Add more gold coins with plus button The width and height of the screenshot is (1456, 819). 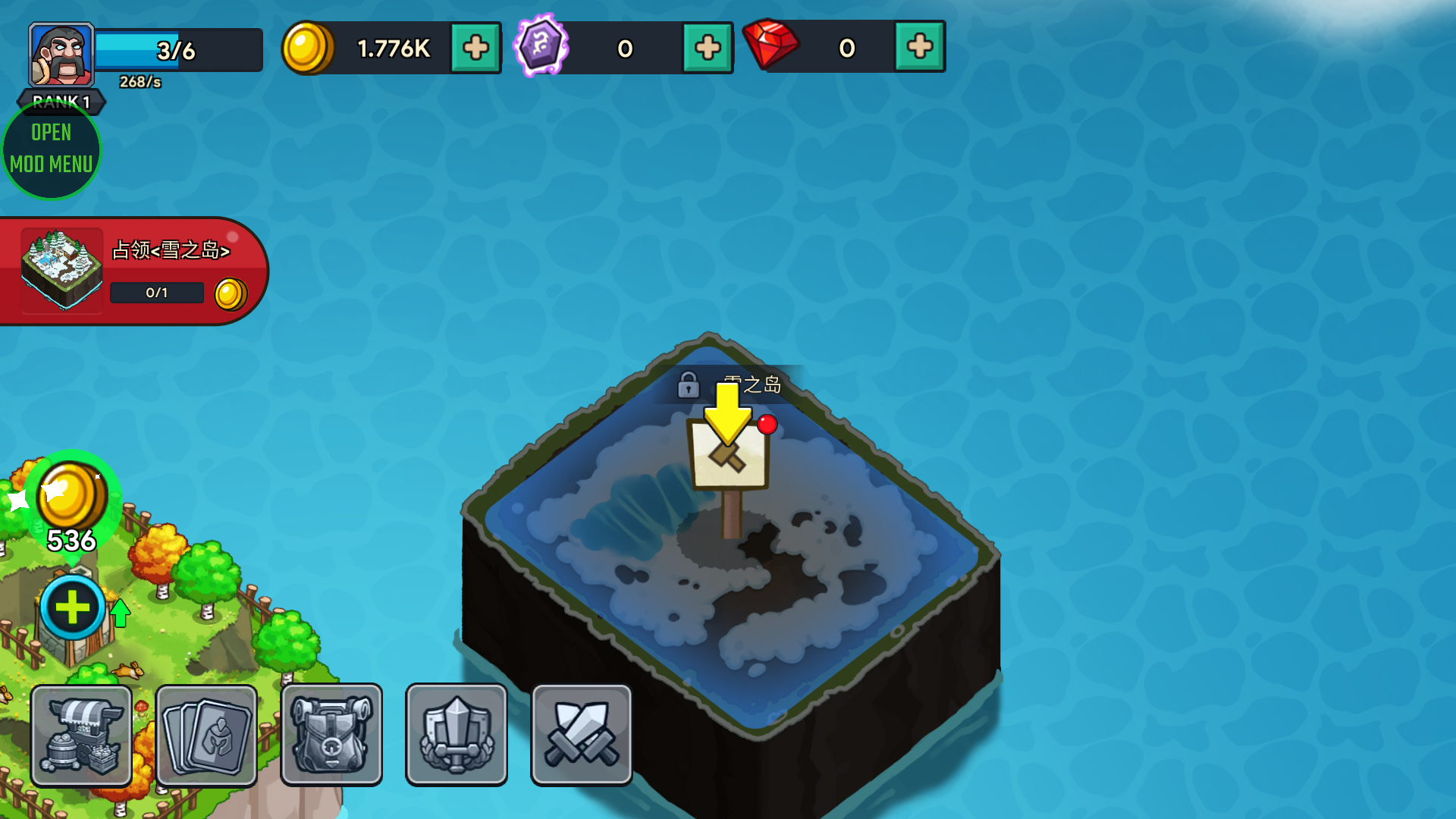(475, 48)
